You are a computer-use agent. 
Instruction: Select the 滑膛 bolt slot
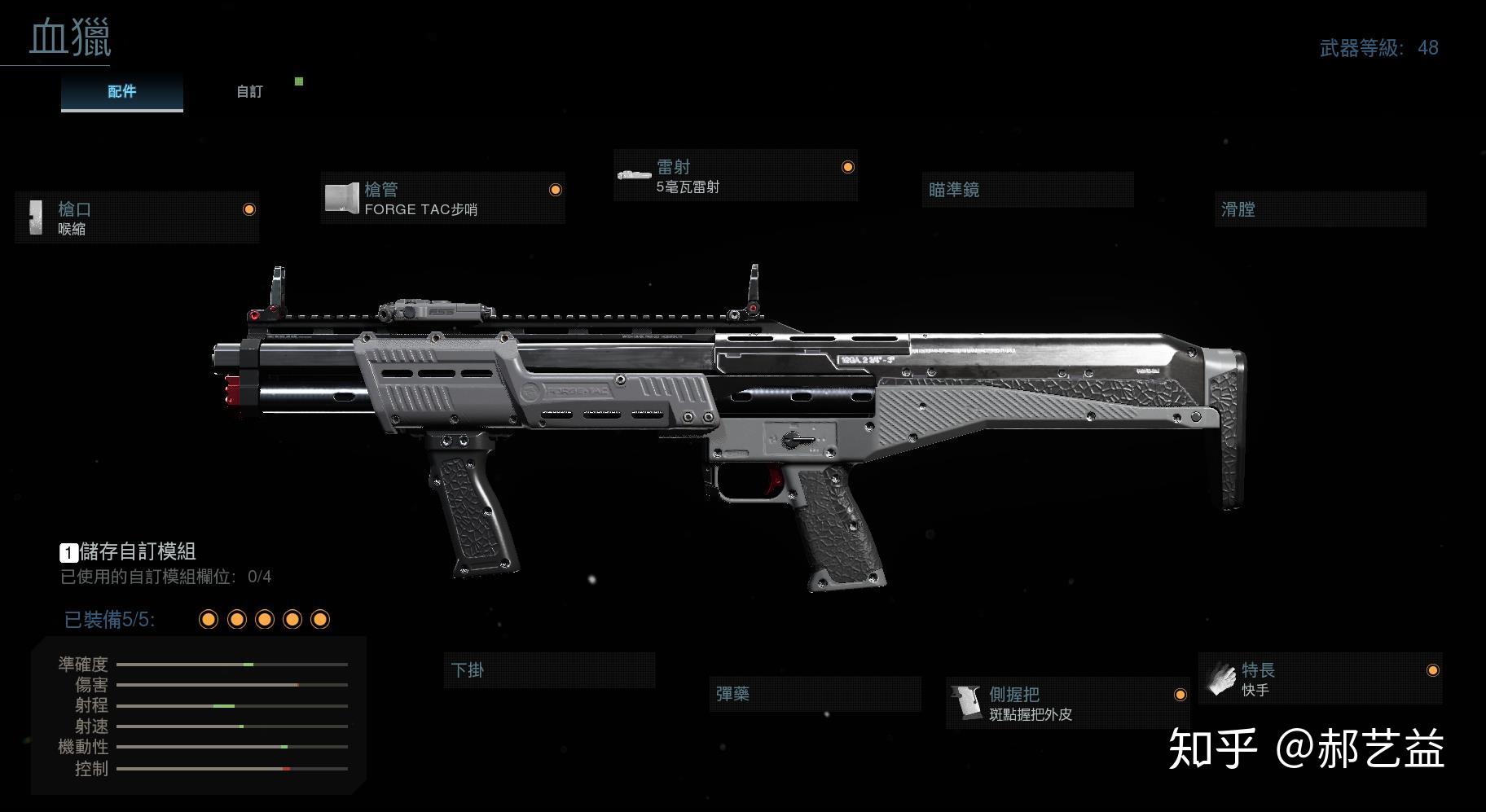(1320, 209)
